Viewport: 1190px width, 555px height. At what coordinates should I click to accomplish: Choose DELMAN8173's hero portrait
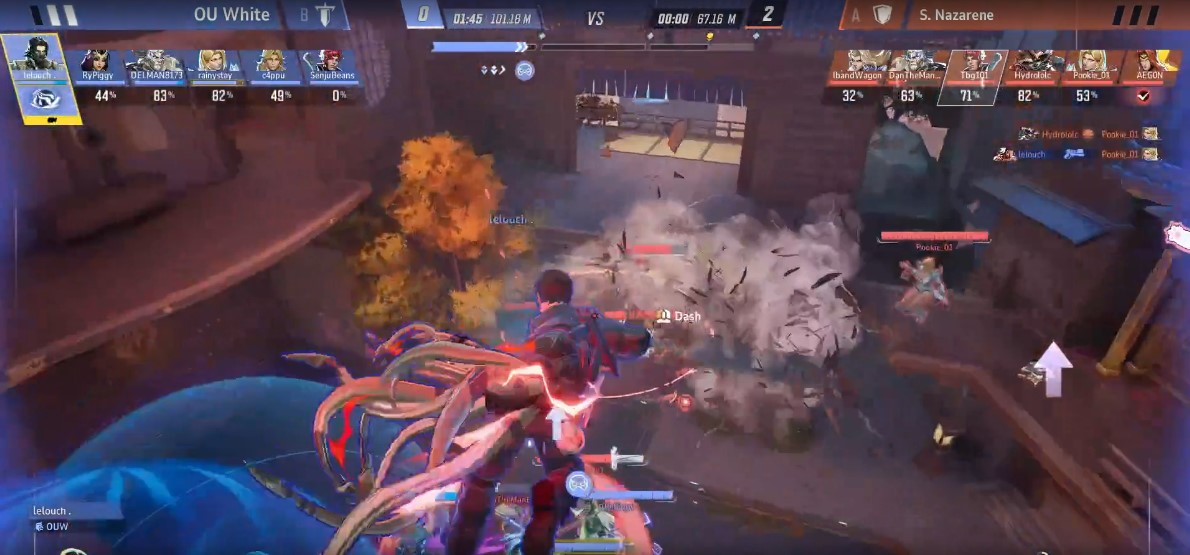point(155,64)
